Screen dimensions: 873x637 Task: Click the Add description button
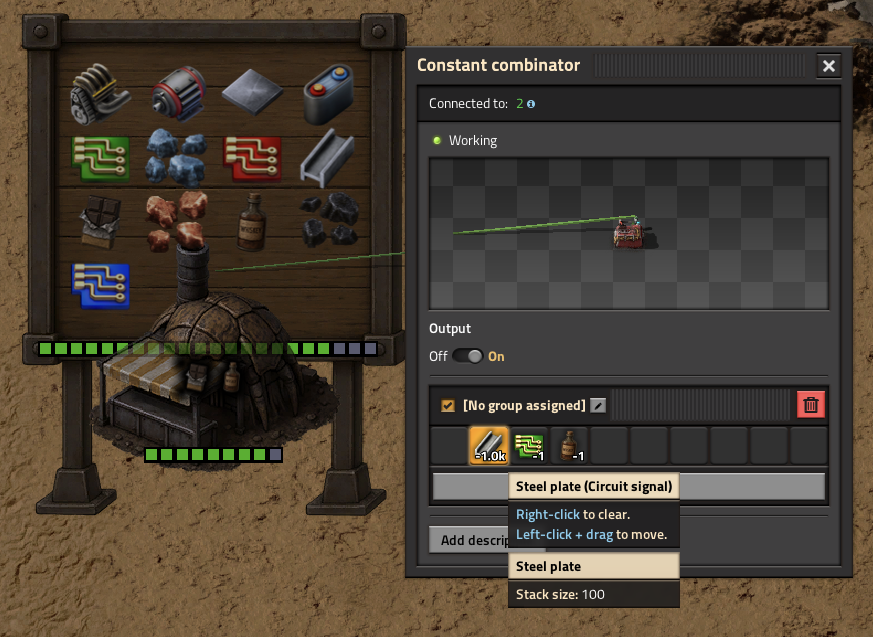470,540
